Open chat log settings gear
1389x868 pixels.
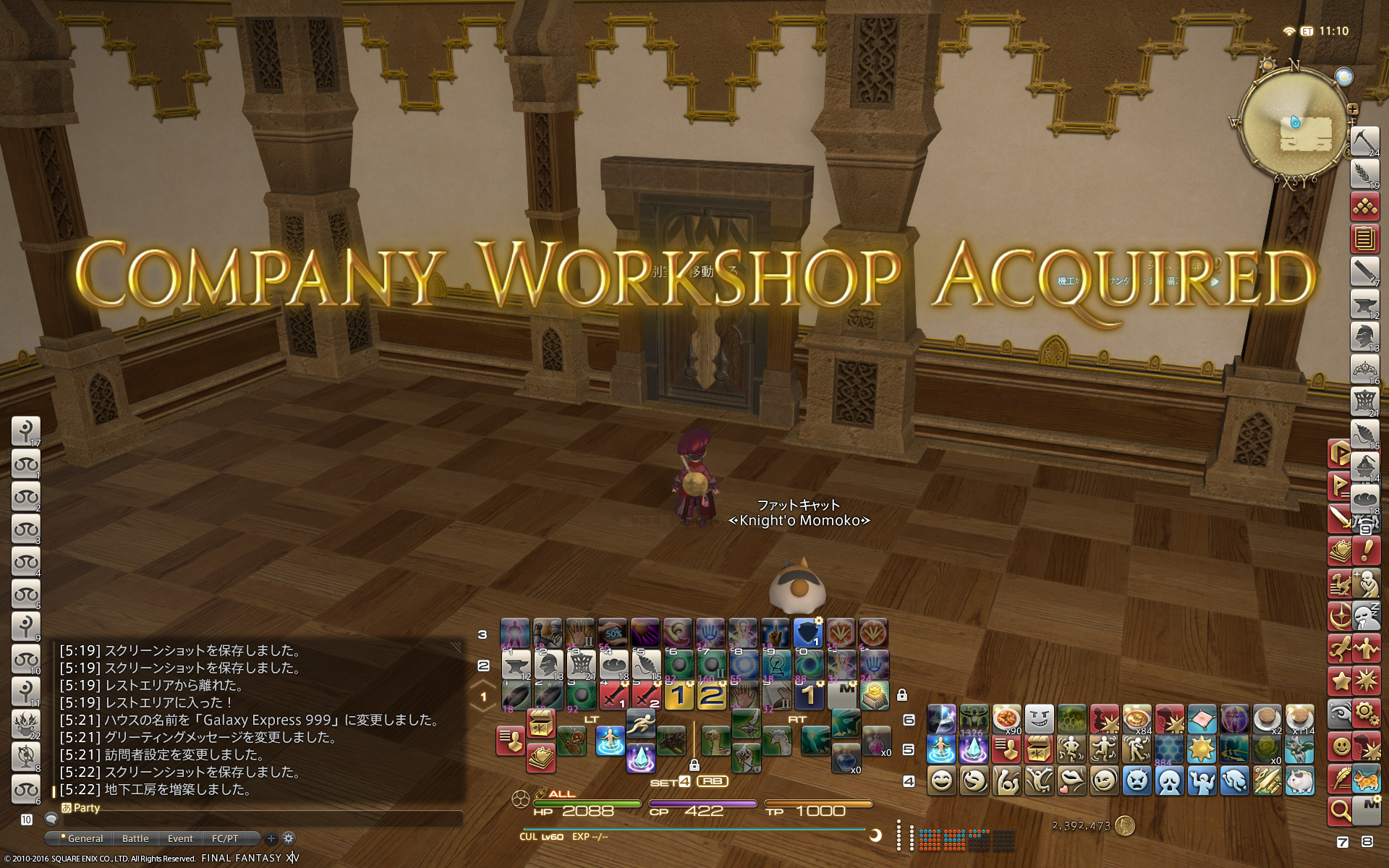289,838
